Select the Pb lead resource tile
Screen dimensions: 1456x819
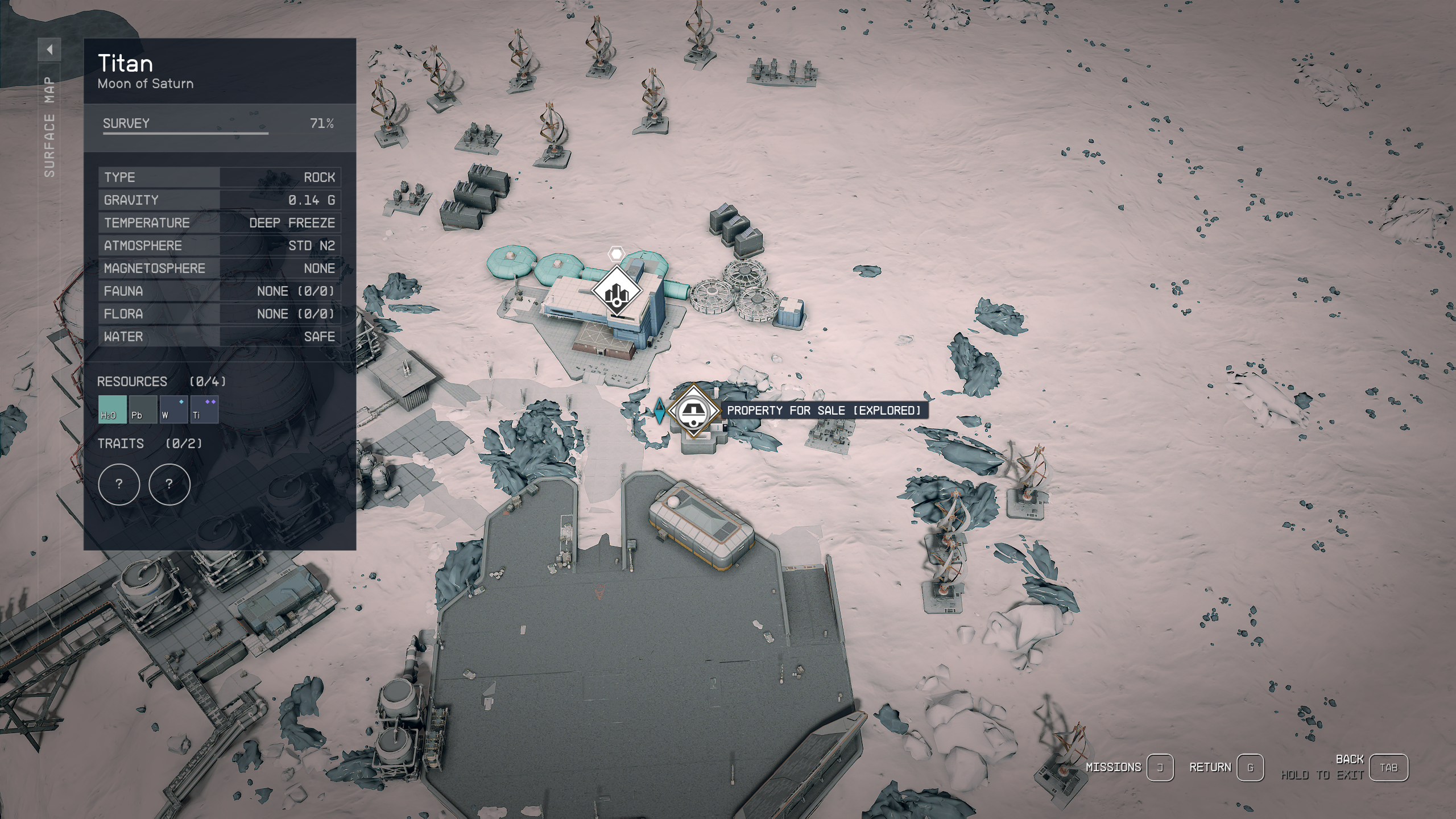(x=143, y=409)
